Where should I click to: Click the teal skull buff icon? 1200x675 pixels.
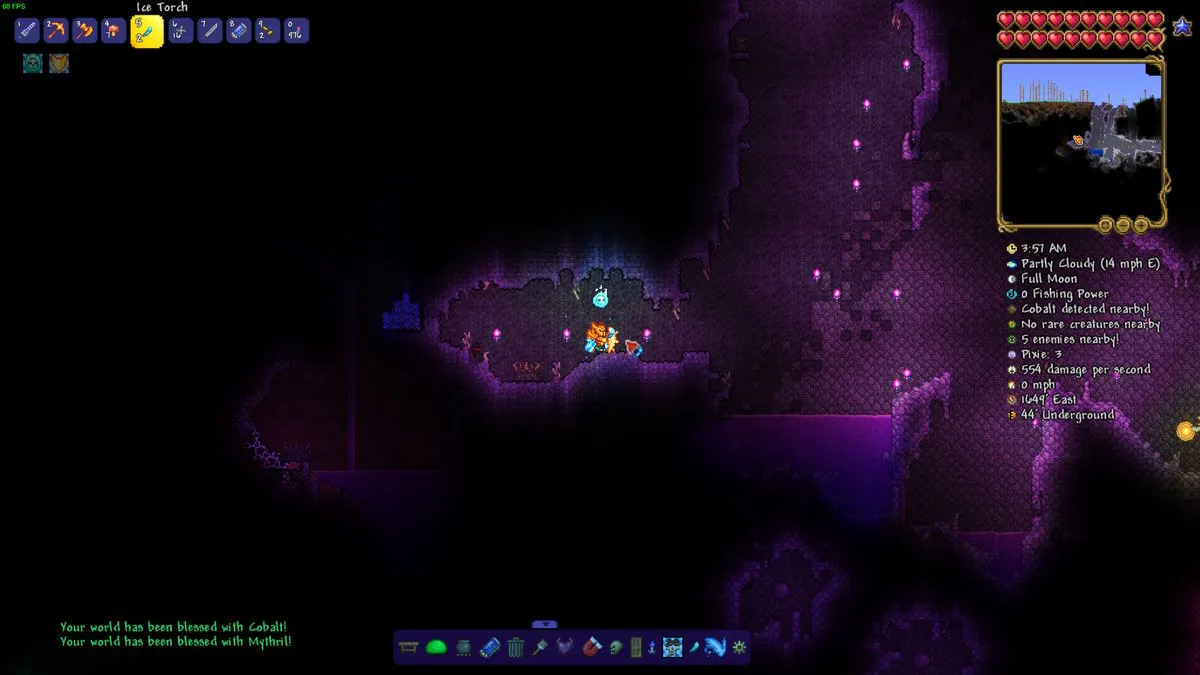(33, 63)
